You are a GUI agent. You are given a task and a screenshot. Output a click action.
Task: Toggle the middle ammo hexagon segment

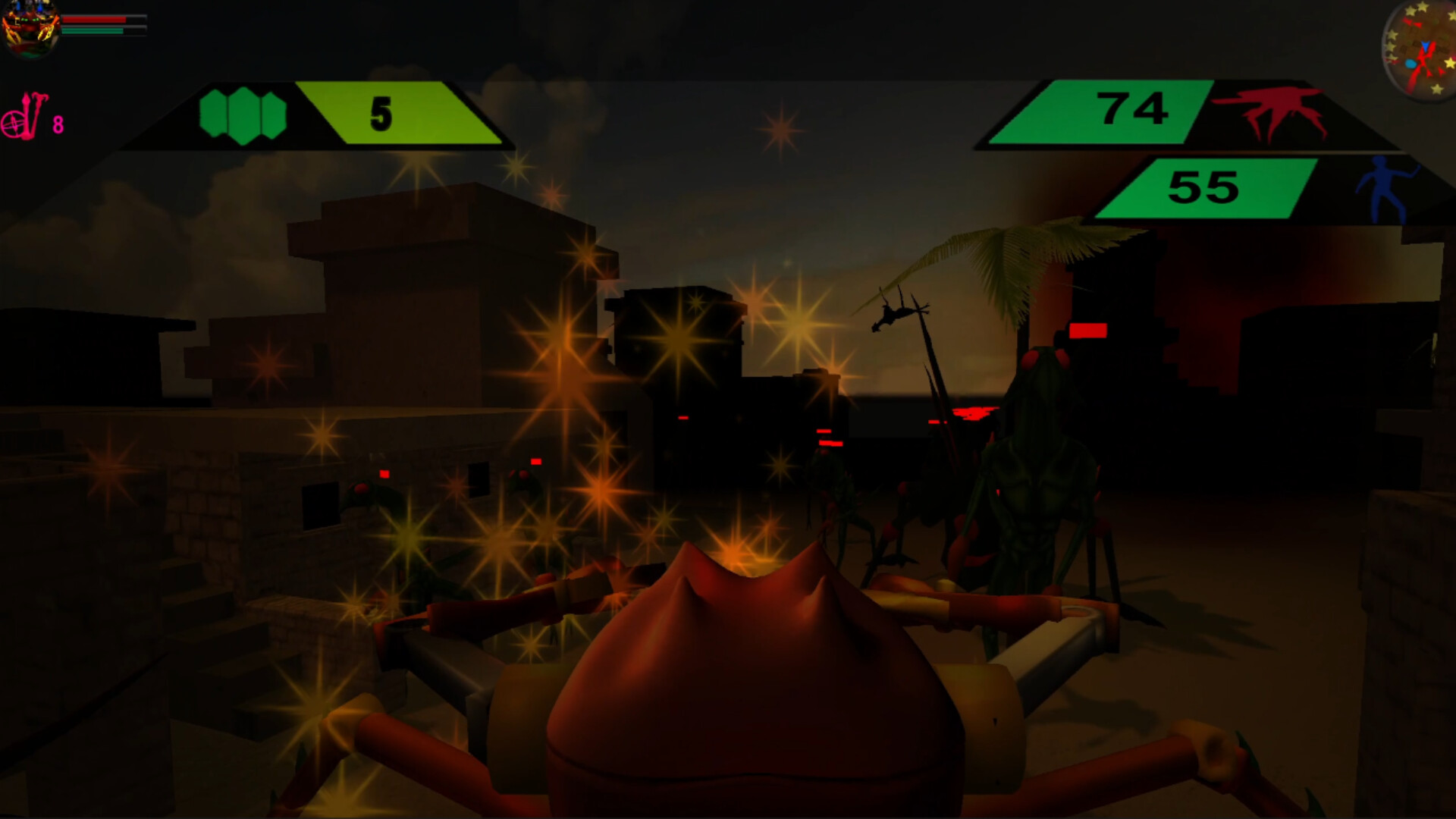click(x=243, y=115)
